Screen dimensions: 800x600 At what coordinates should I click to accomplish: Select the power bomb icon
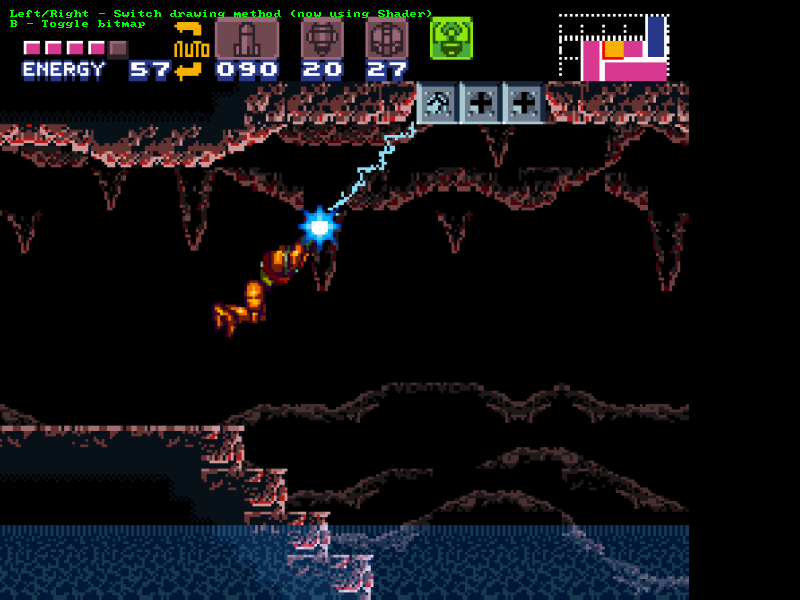(386, 38)
